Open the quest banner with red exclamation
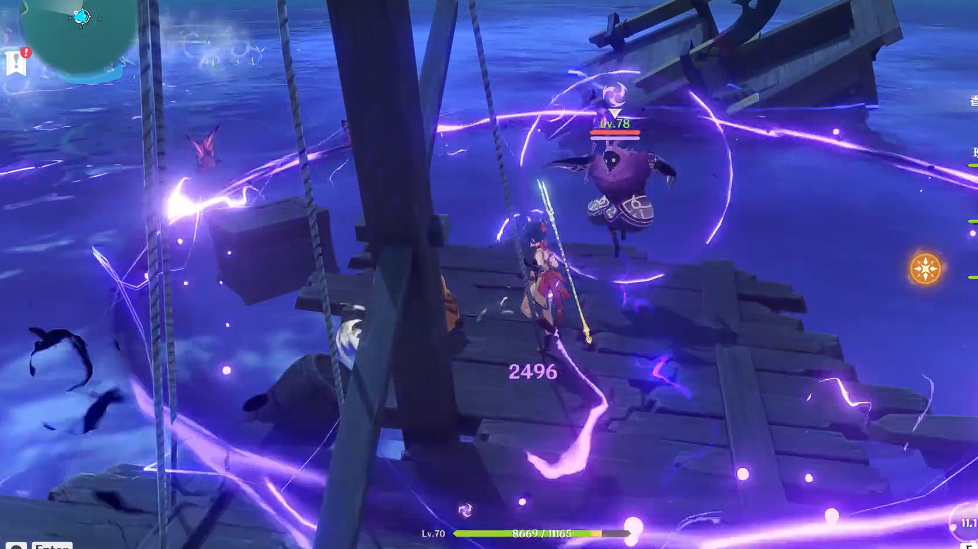The height and width of the screenshot is (549, 978). [16, 62]
